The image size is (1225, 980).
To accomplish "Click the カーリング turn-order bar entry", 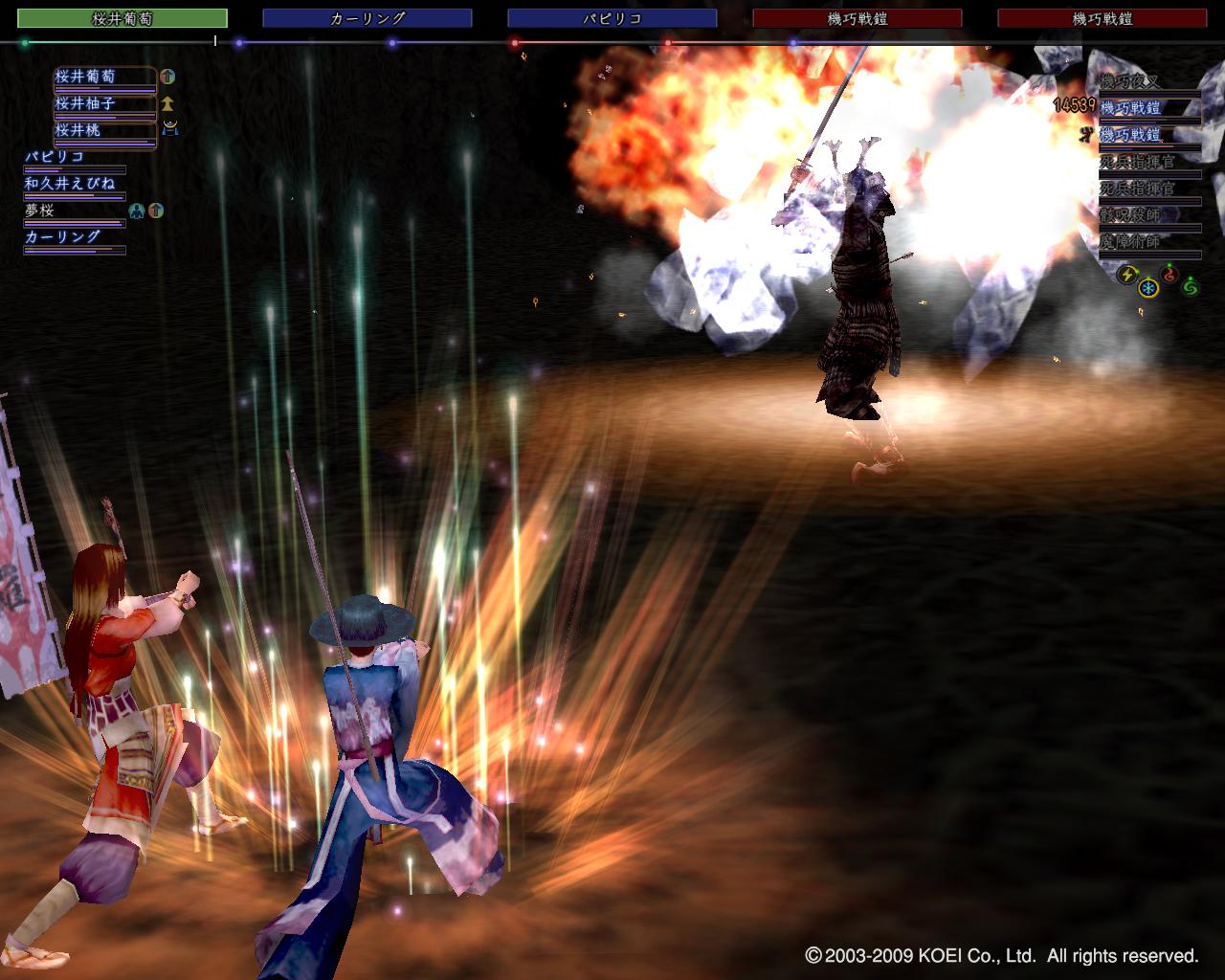I will coord(367,18).
